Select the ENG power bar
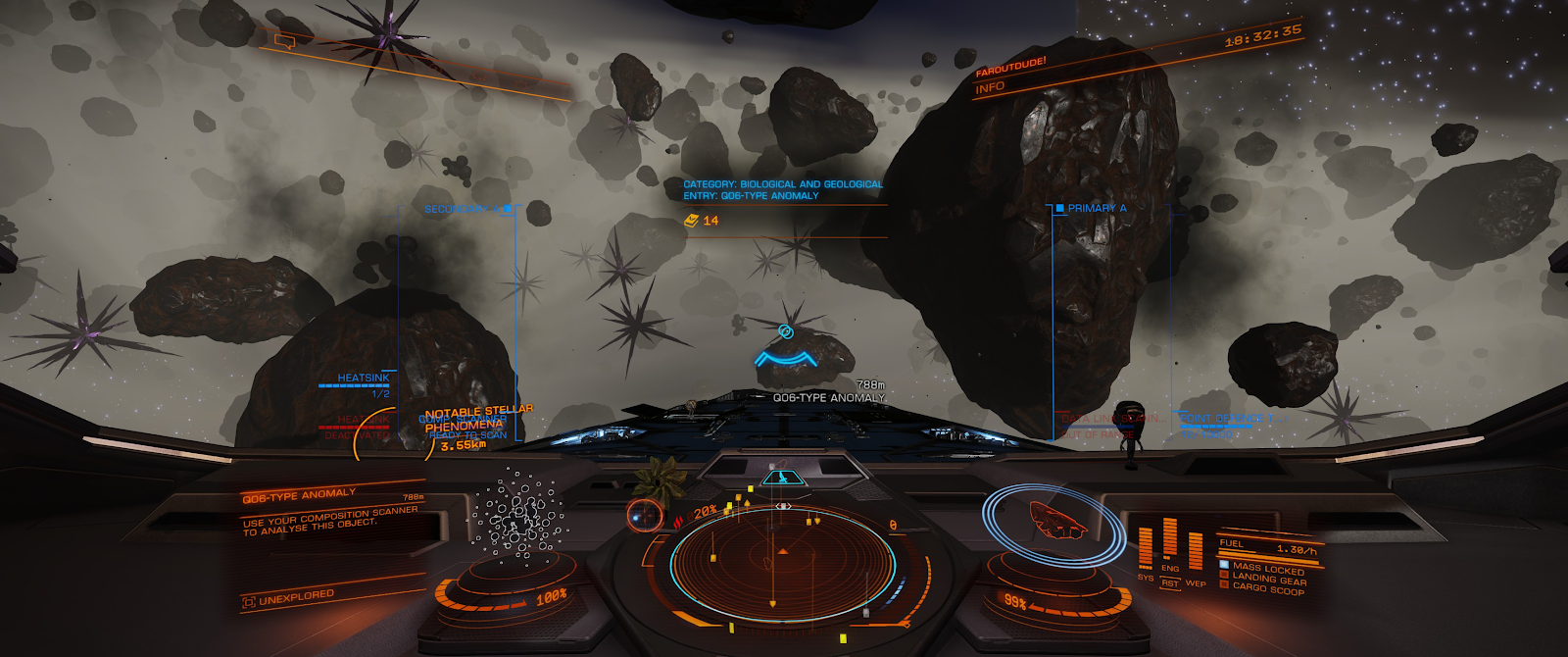 click(1170, 540)
